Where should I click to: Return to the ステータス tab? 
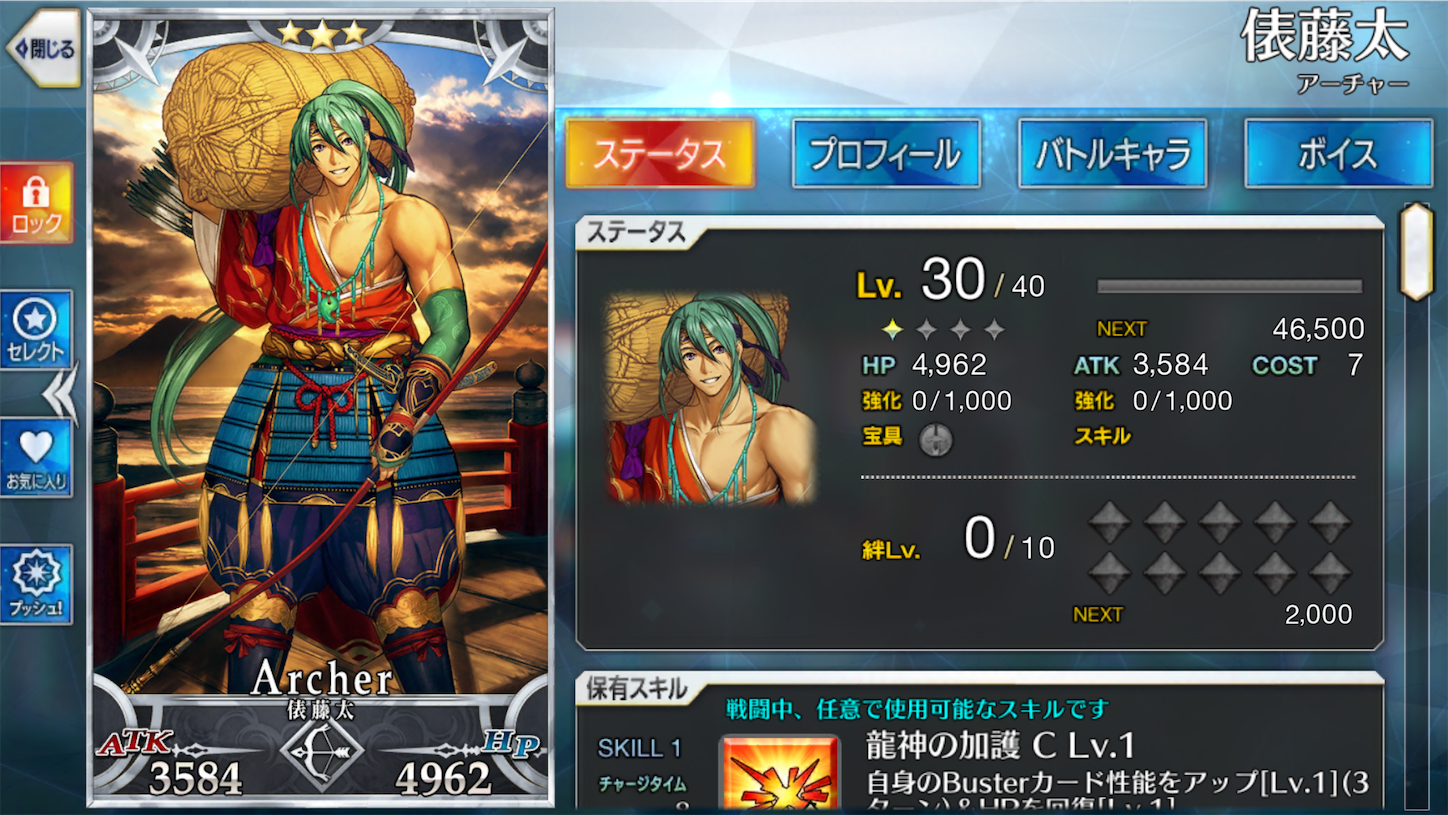pyautogui.click(x=659, y=152)
